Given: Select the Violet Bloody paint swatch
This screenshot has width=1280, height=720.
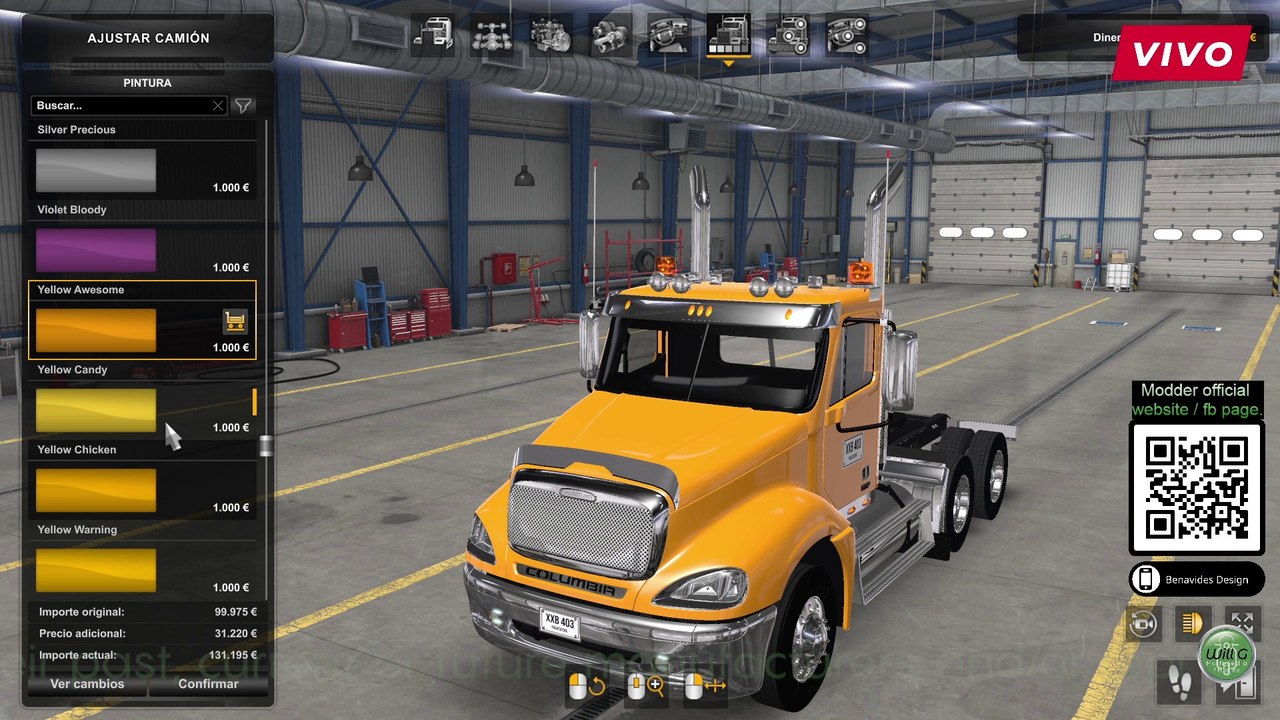Looking at the screenshot, I should tap(95, 249).
